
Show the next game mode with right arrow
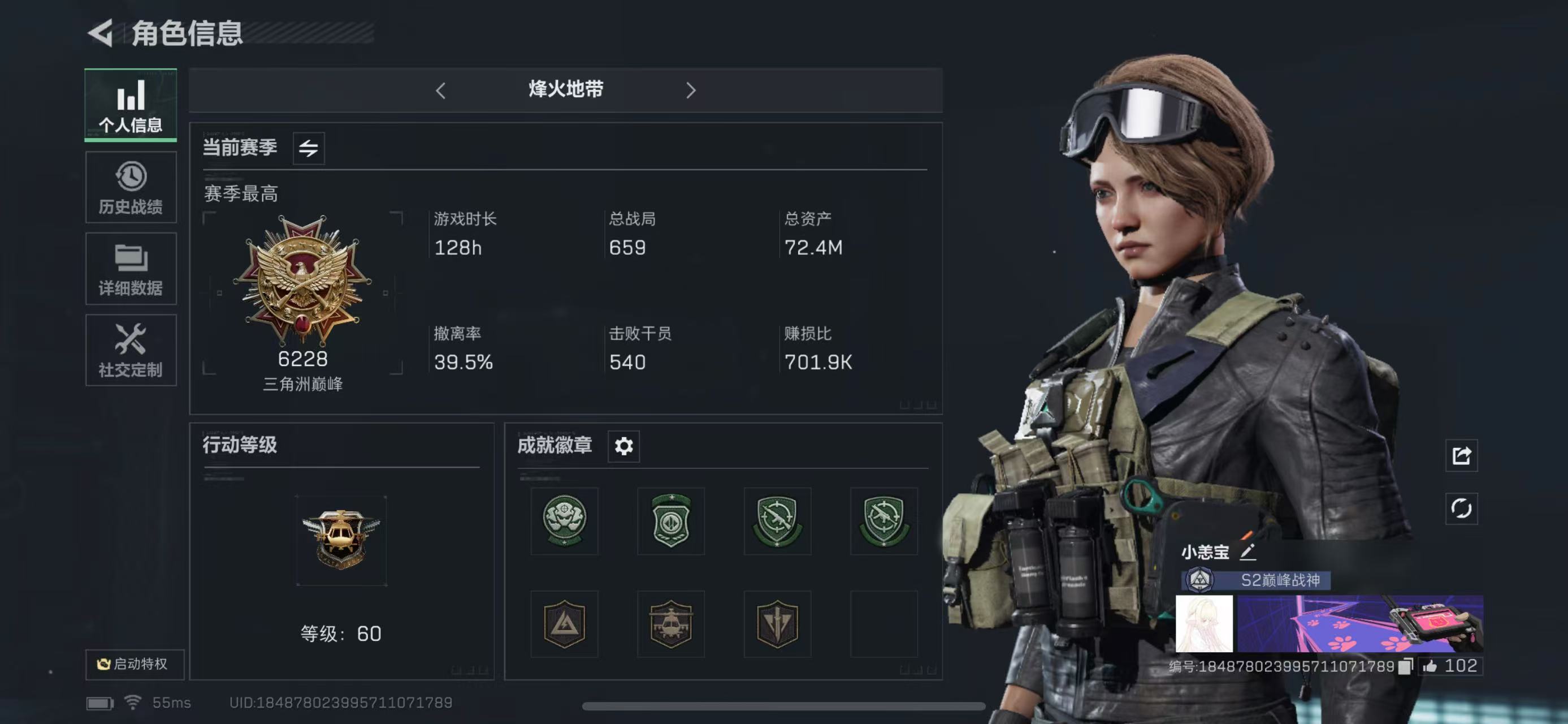[x=690, y=90]
